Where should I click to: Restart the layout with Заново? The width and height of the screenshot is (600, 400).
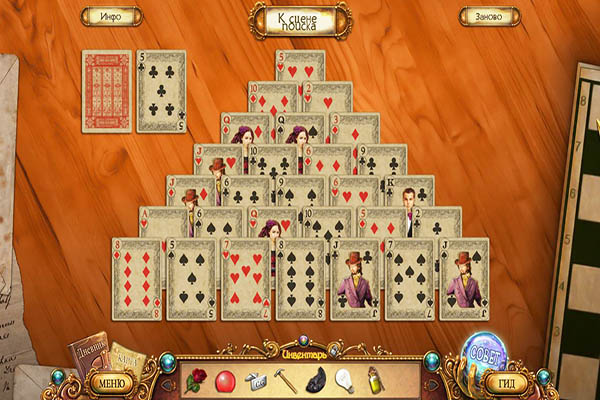(489, 16)
